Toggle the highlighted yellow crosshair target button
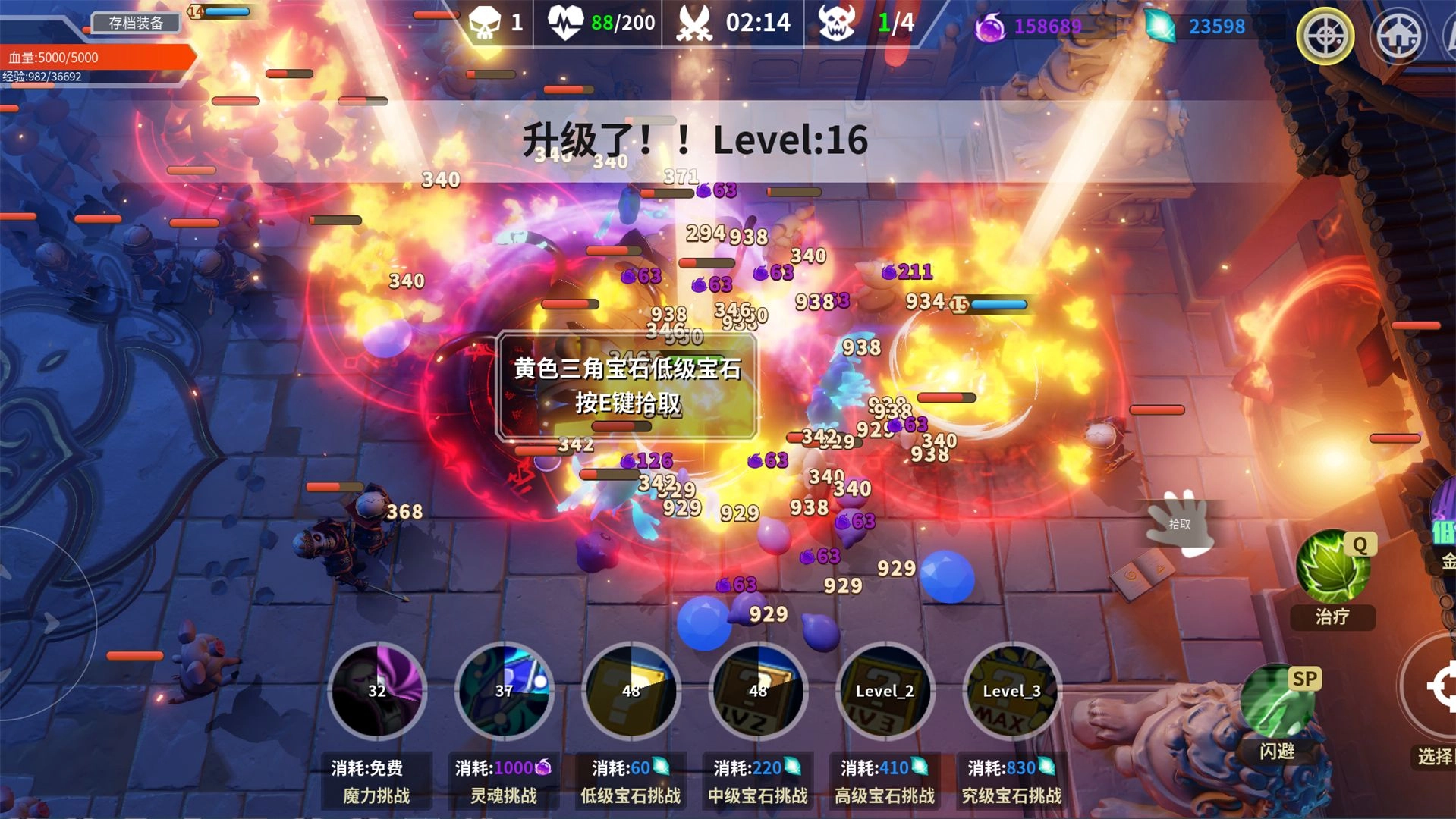 [x=1325, y=36]
